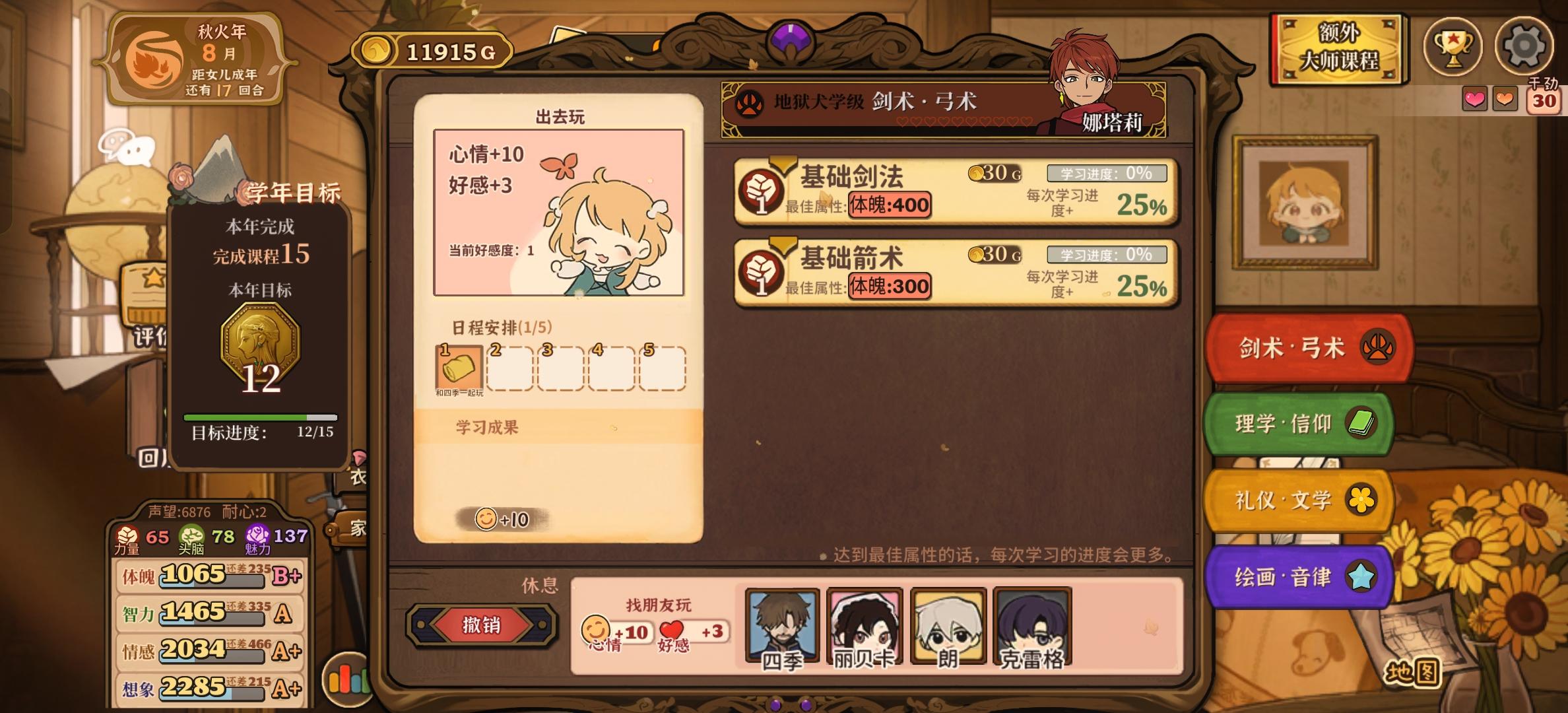The width and height of the screenshot is (1568, 713).
Task: Select the 基础箭术 course entry
Action: (950, 272)
